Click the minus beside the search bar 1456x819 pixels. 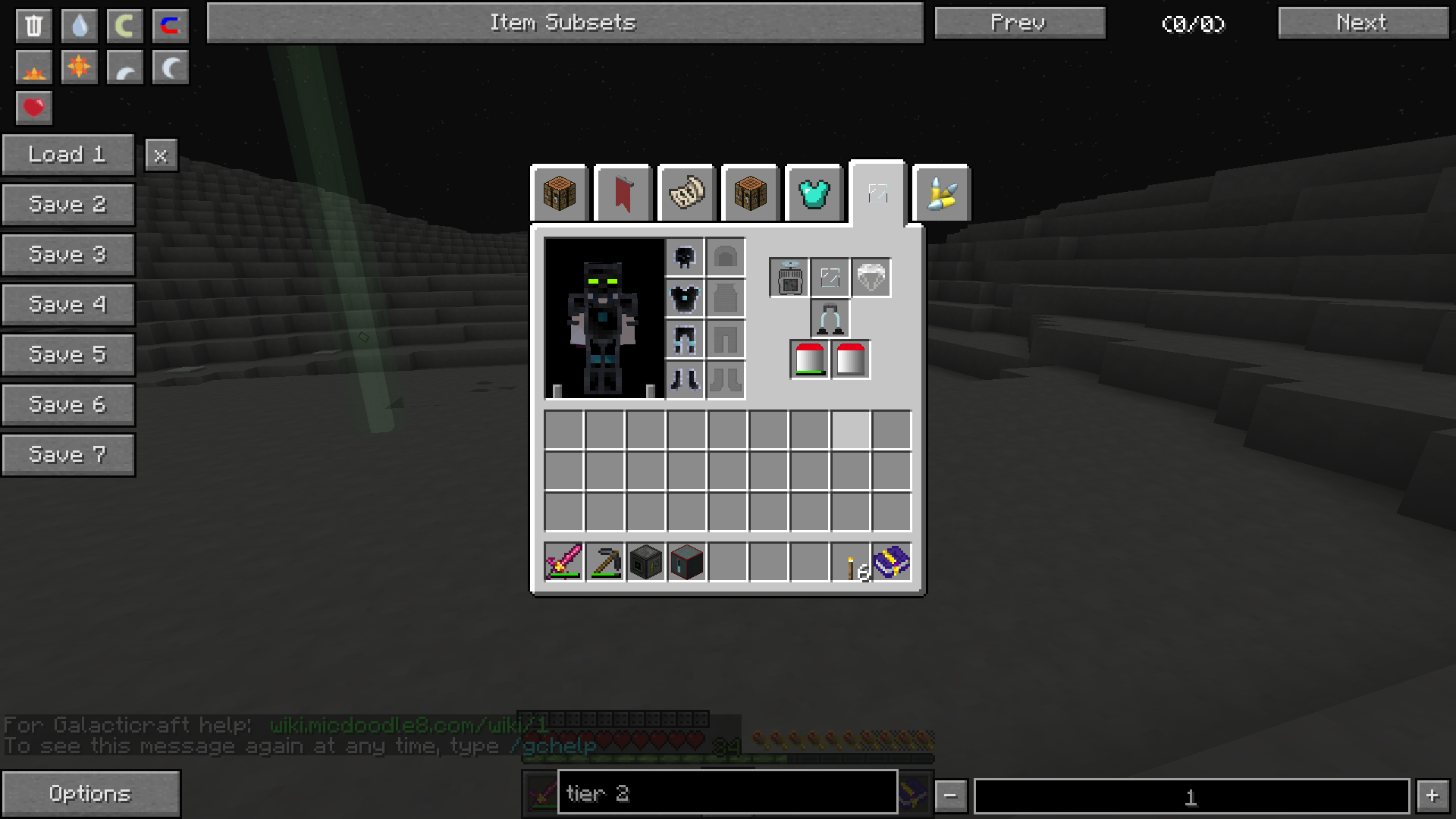pyautogui.click(x=950, y=795)
